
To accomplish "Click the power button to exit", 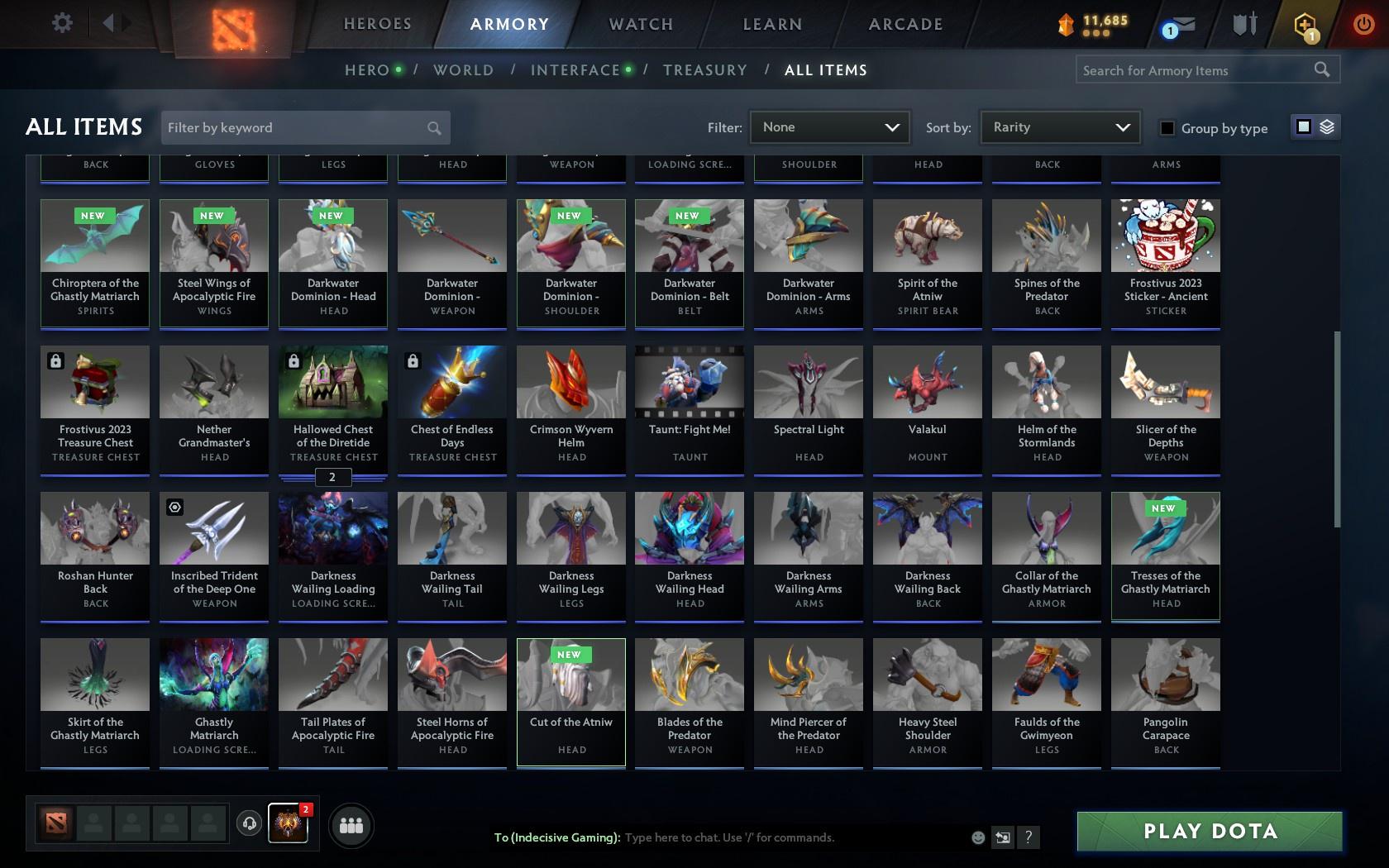I will (1363, 23).
